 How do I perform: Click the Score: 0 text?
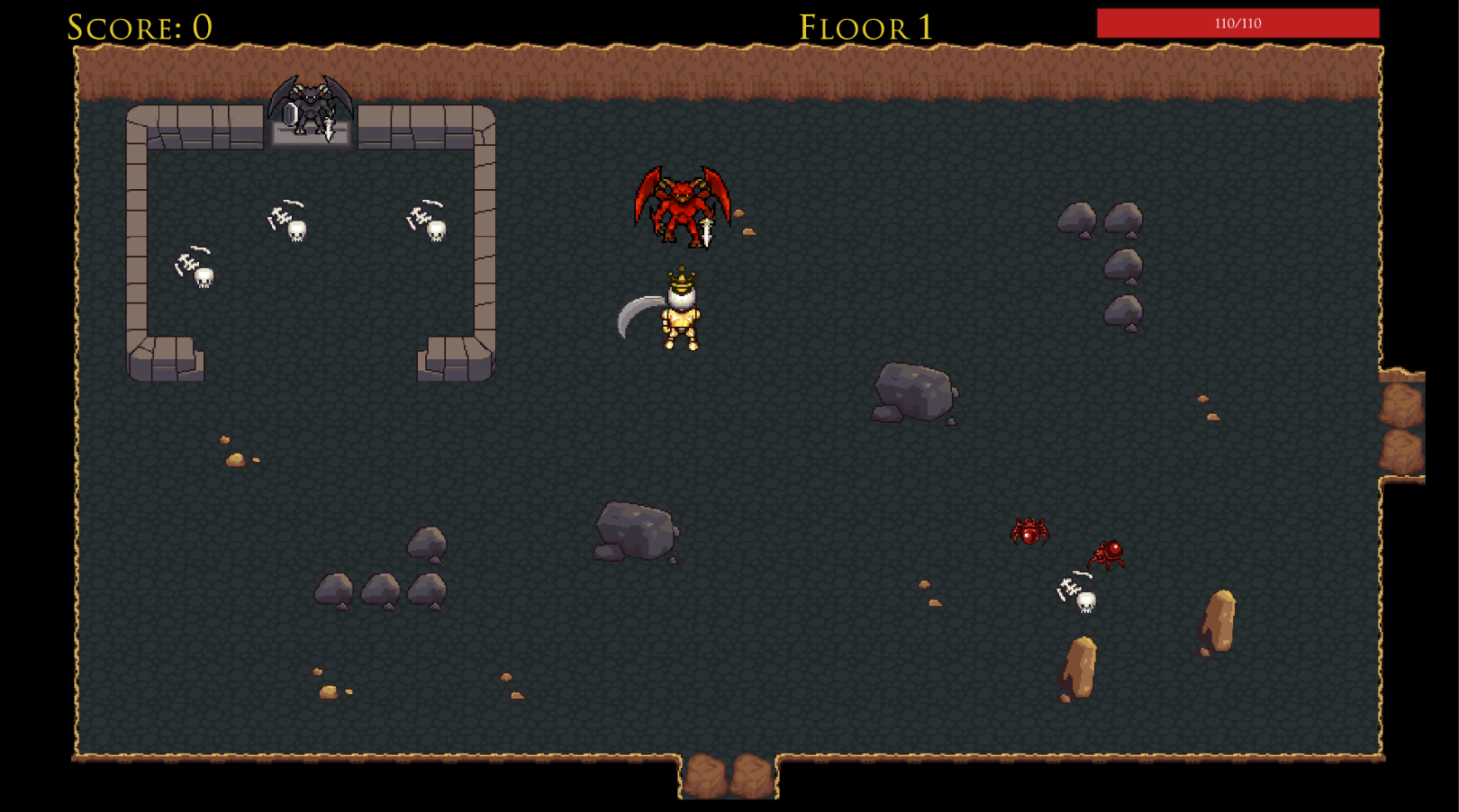click(x=137, y=24)
